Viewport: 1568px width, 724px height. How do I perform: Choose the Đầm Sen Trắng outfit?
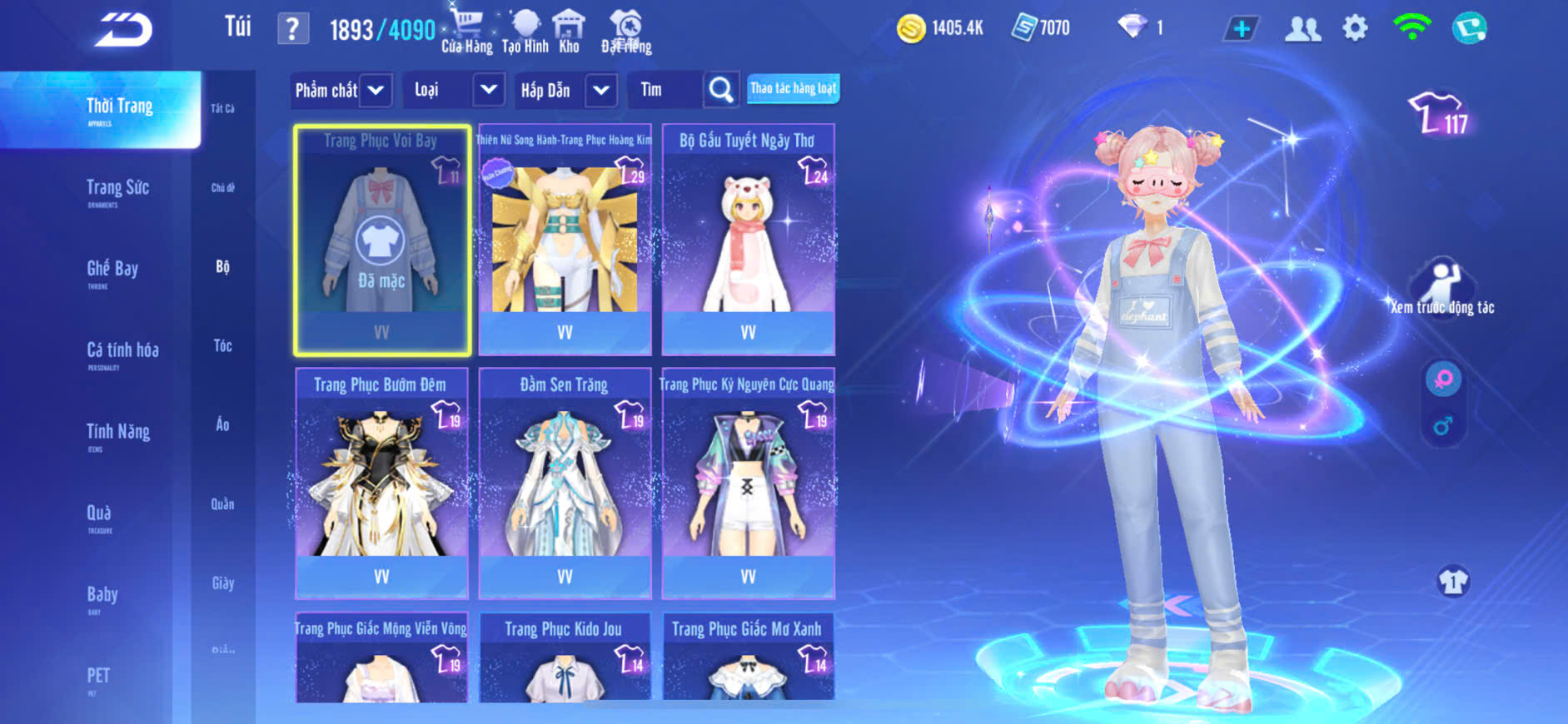[565, 483]
